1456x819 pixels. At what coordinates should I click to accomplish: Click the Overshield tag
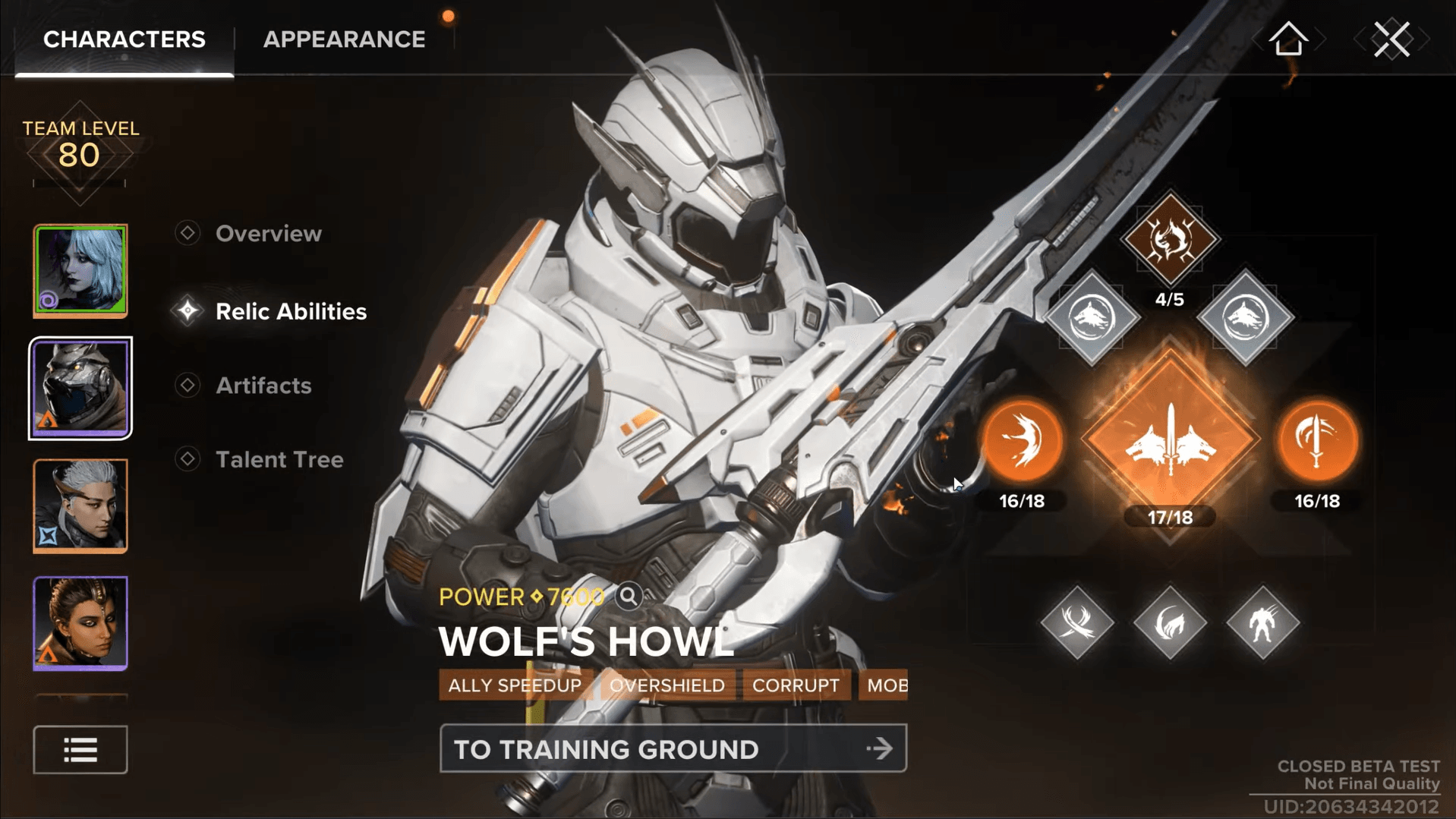coord(667,685)
